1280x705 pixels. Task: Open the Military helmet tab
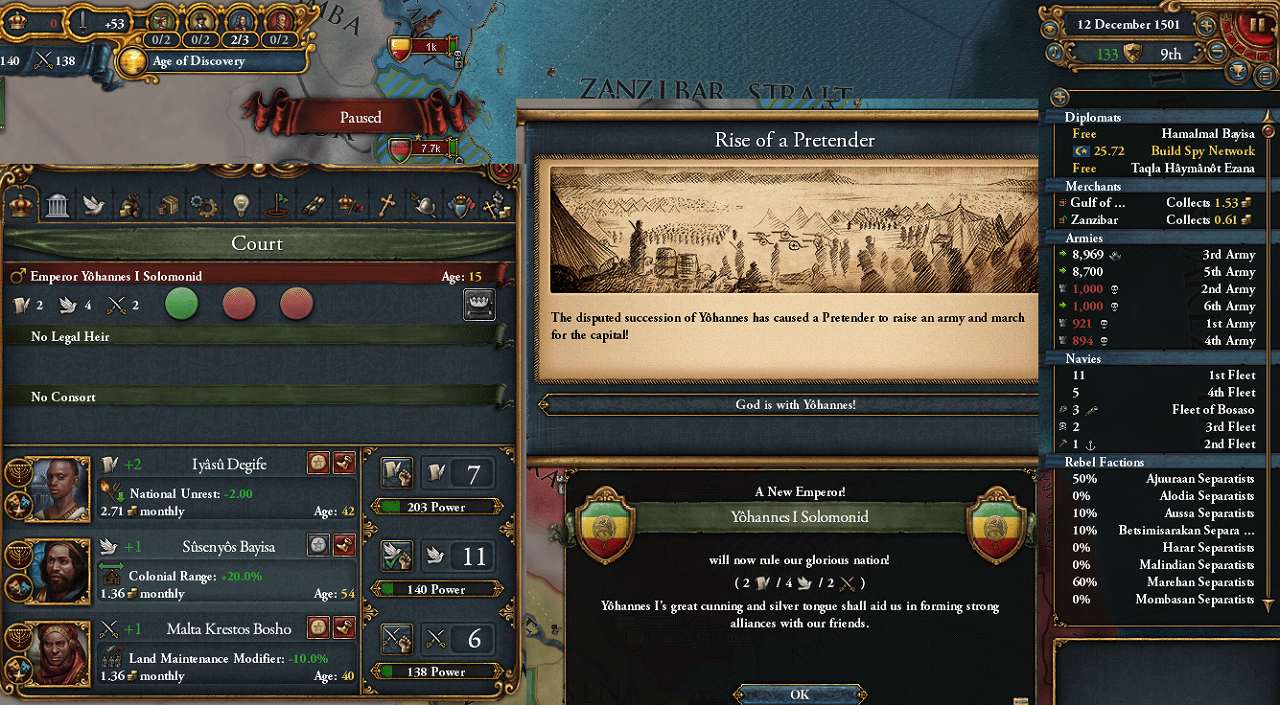coord(423,205)
